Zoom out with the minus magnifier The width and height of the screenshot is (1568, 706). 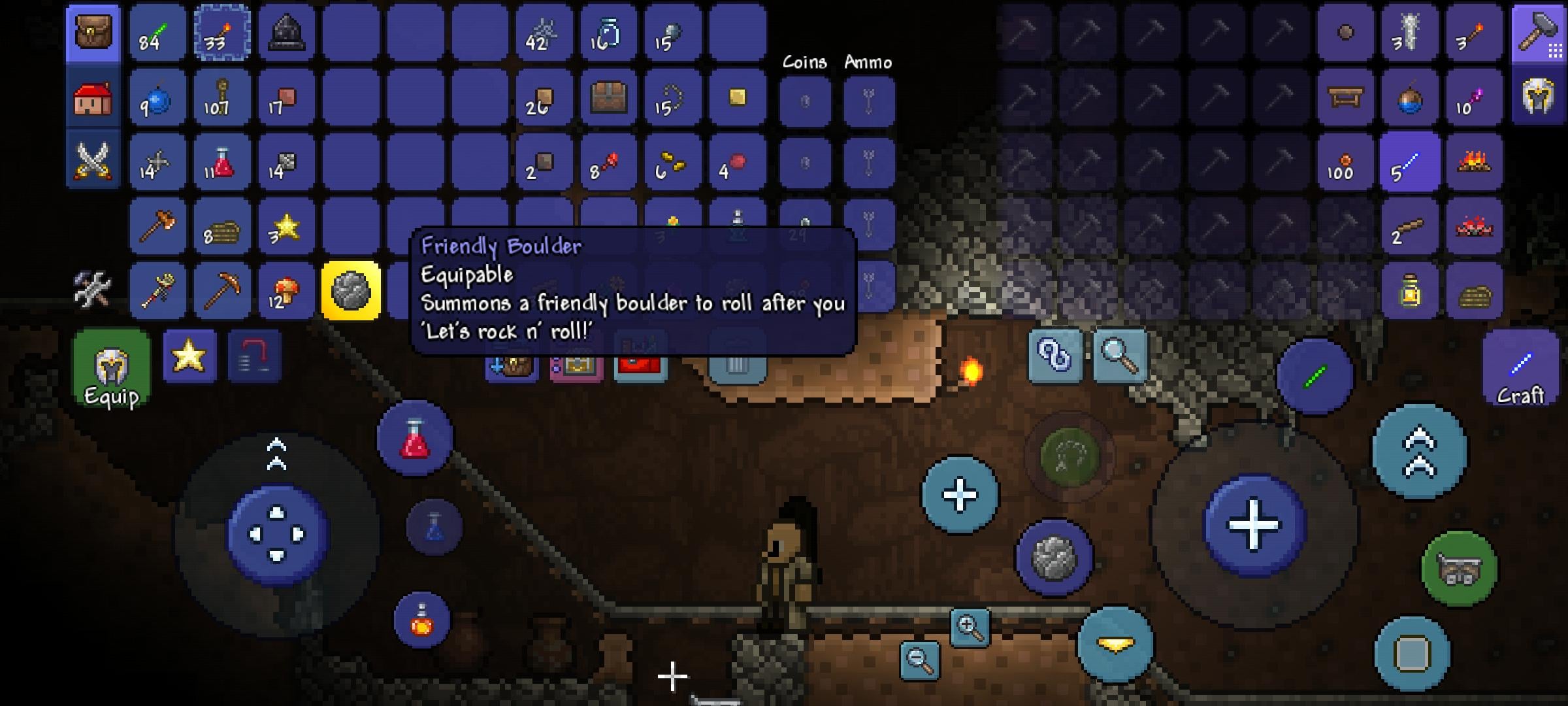coord(920,660)
